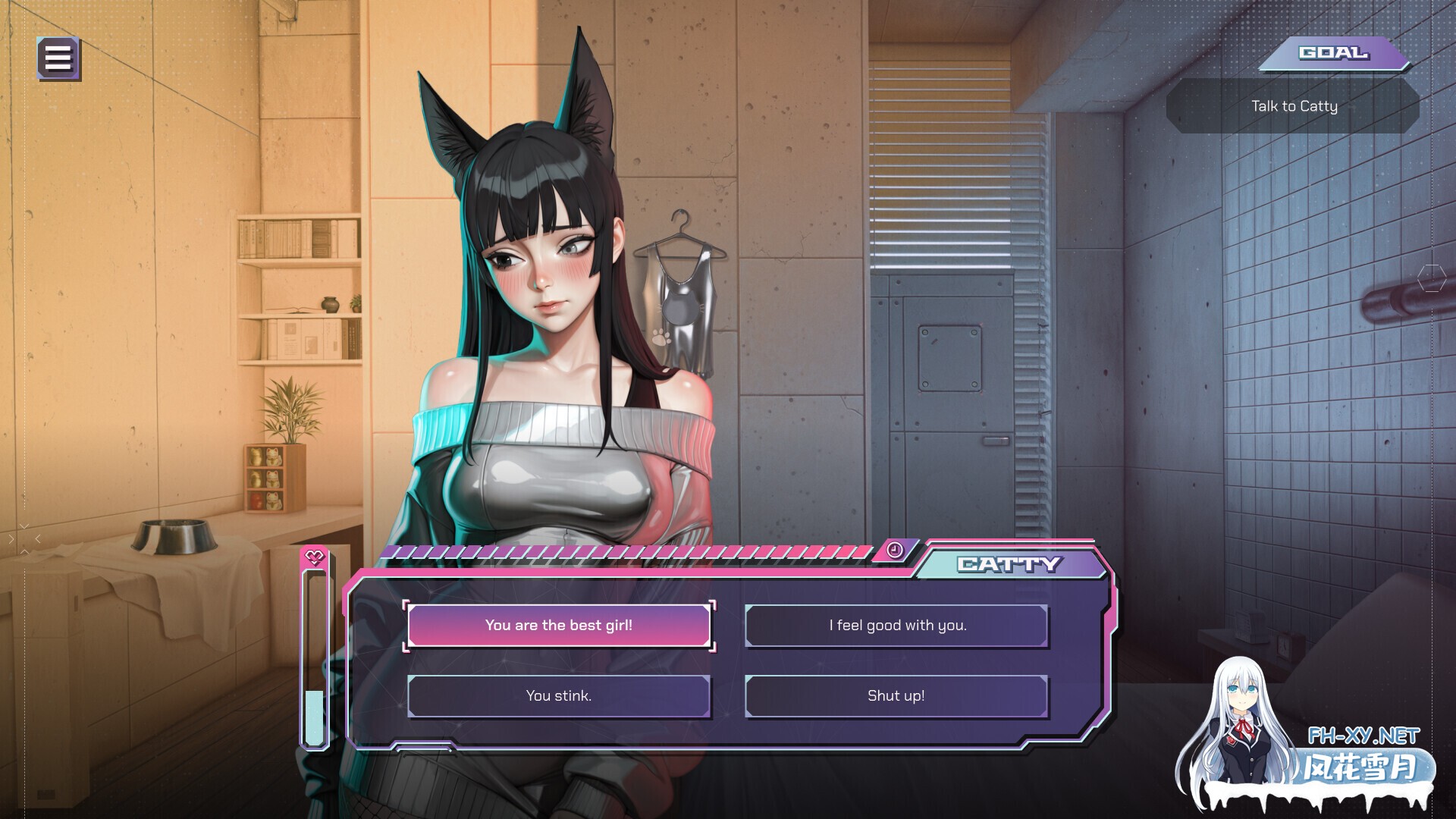Screen dimensions: 1456x819
Task: Click the downward chevron navigation arrow
Action: click(24, 525)
